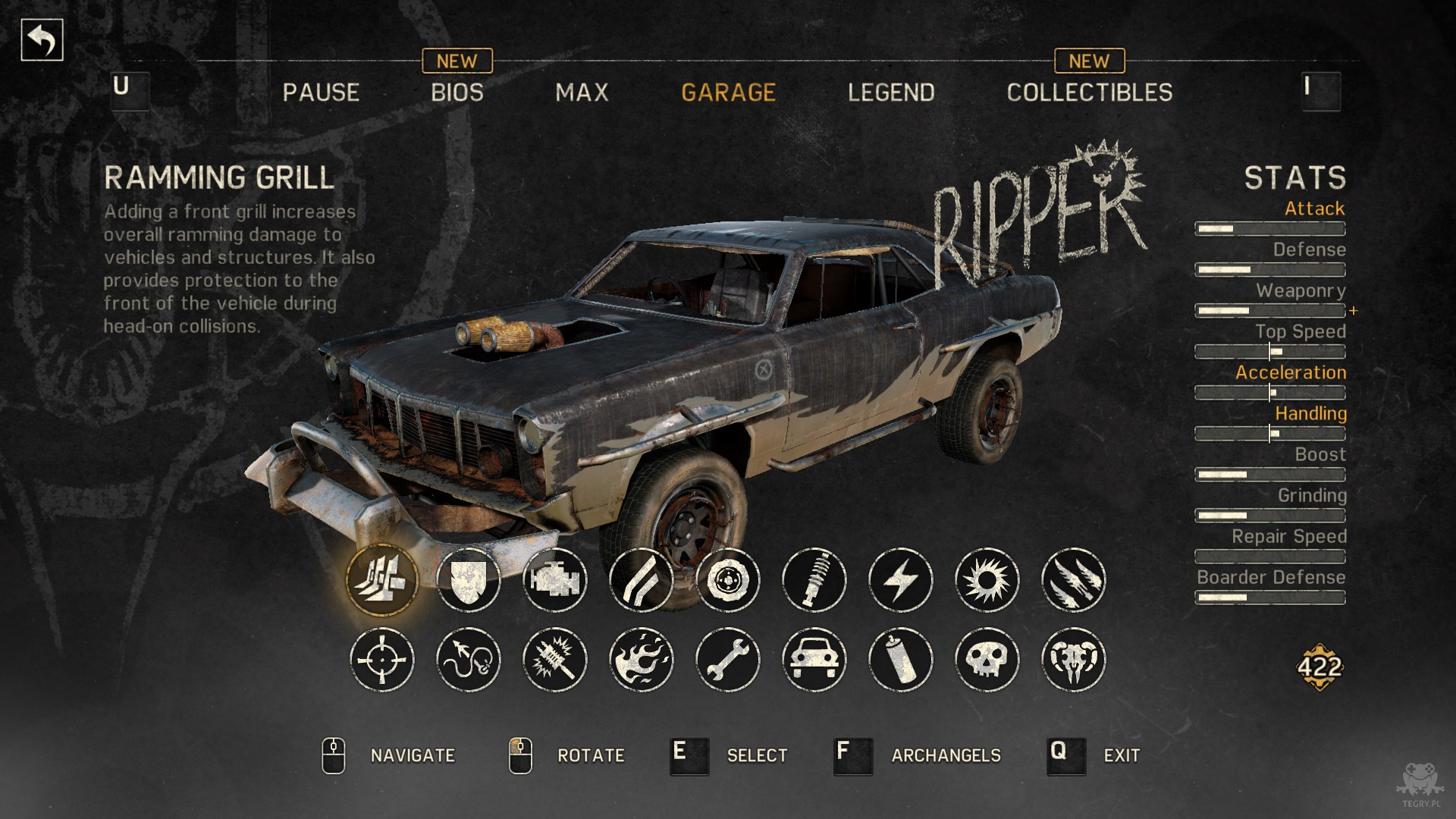This screenshot has height=819, width=1456.
Task: Select the Ramming Grill upgrade icon
Action: coord(382,580)
